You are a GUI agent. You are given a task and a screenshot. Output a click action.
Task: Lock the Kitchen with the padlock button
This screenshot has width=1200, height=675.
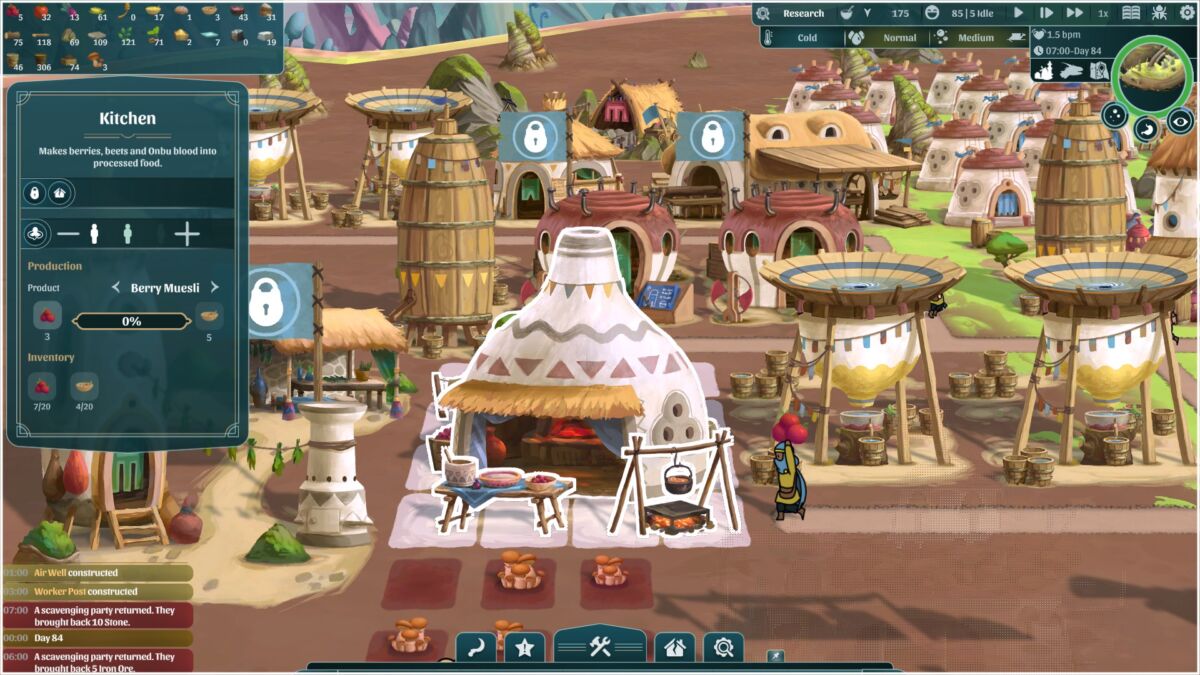35,193
